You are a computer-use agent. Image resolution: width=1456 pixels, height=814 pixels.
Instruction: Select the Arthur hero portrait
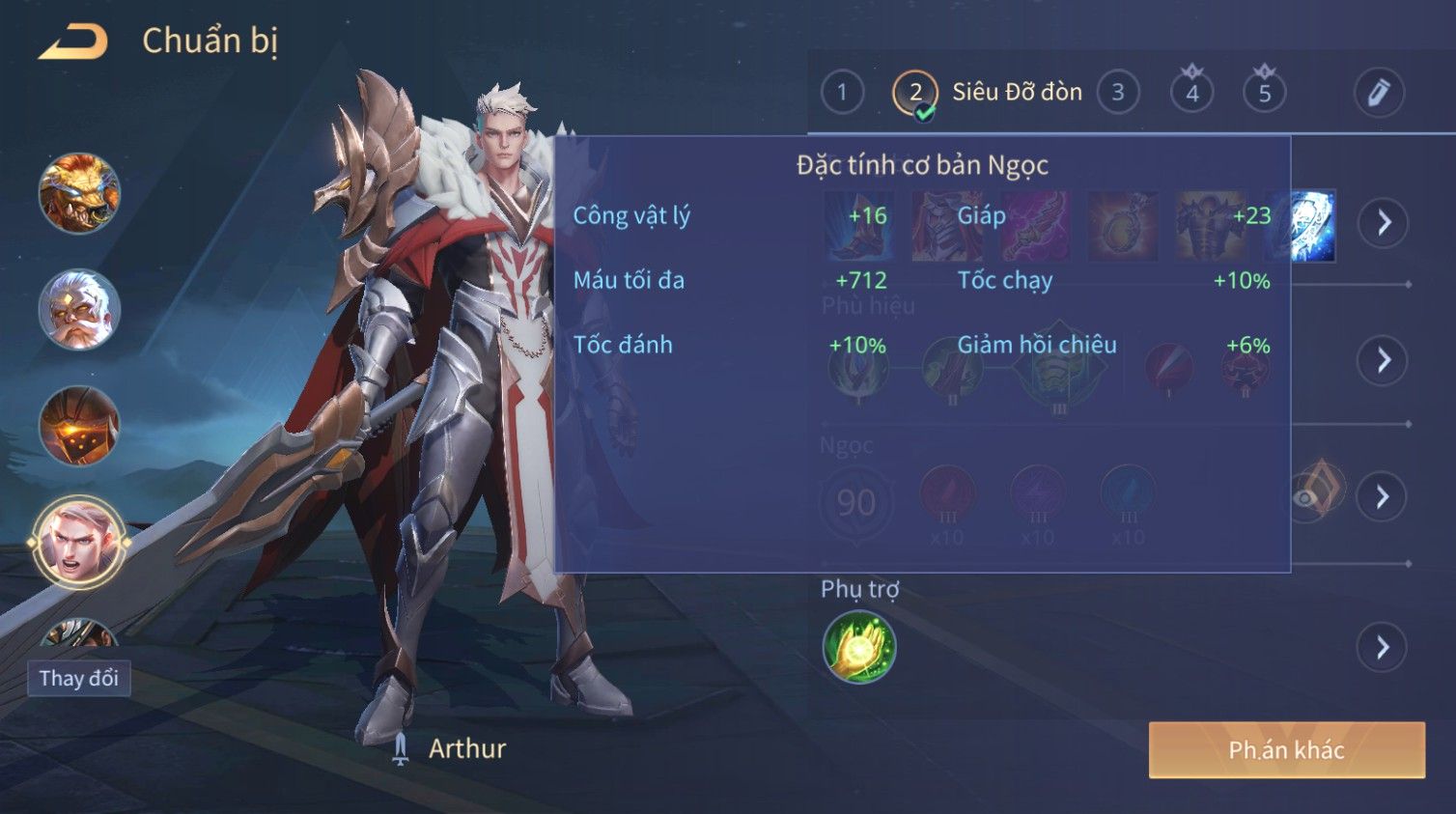coord(79,542)
